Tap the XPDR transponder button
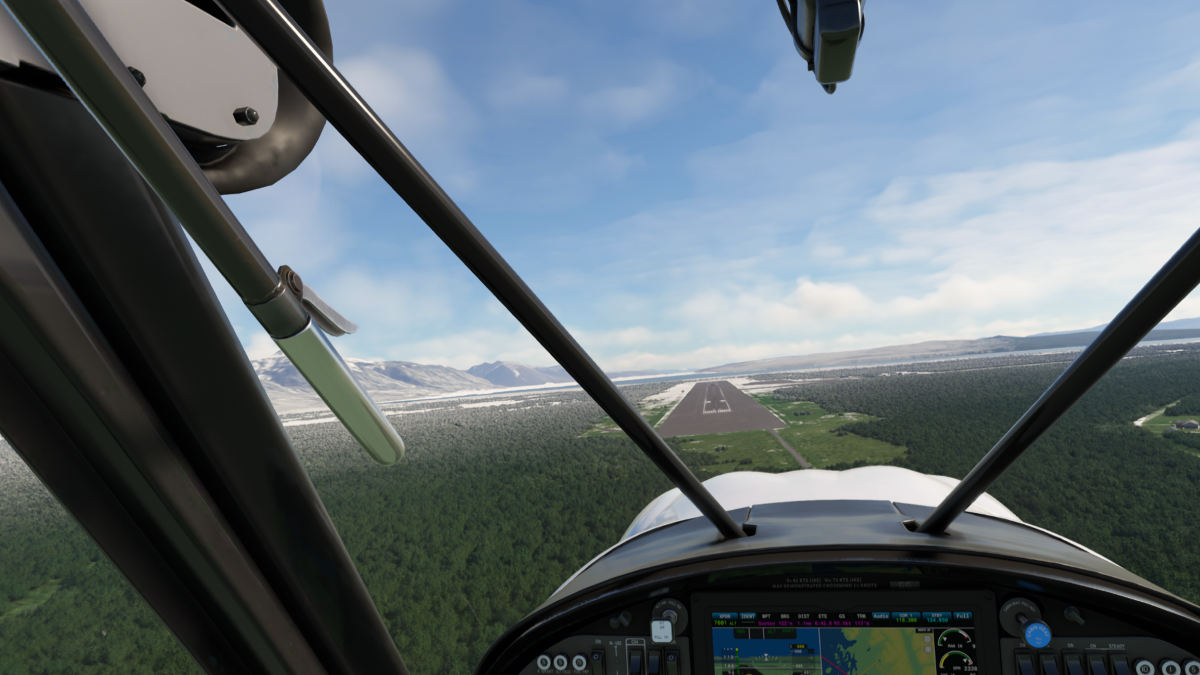1200x675 pixels. tap(725, 618)
